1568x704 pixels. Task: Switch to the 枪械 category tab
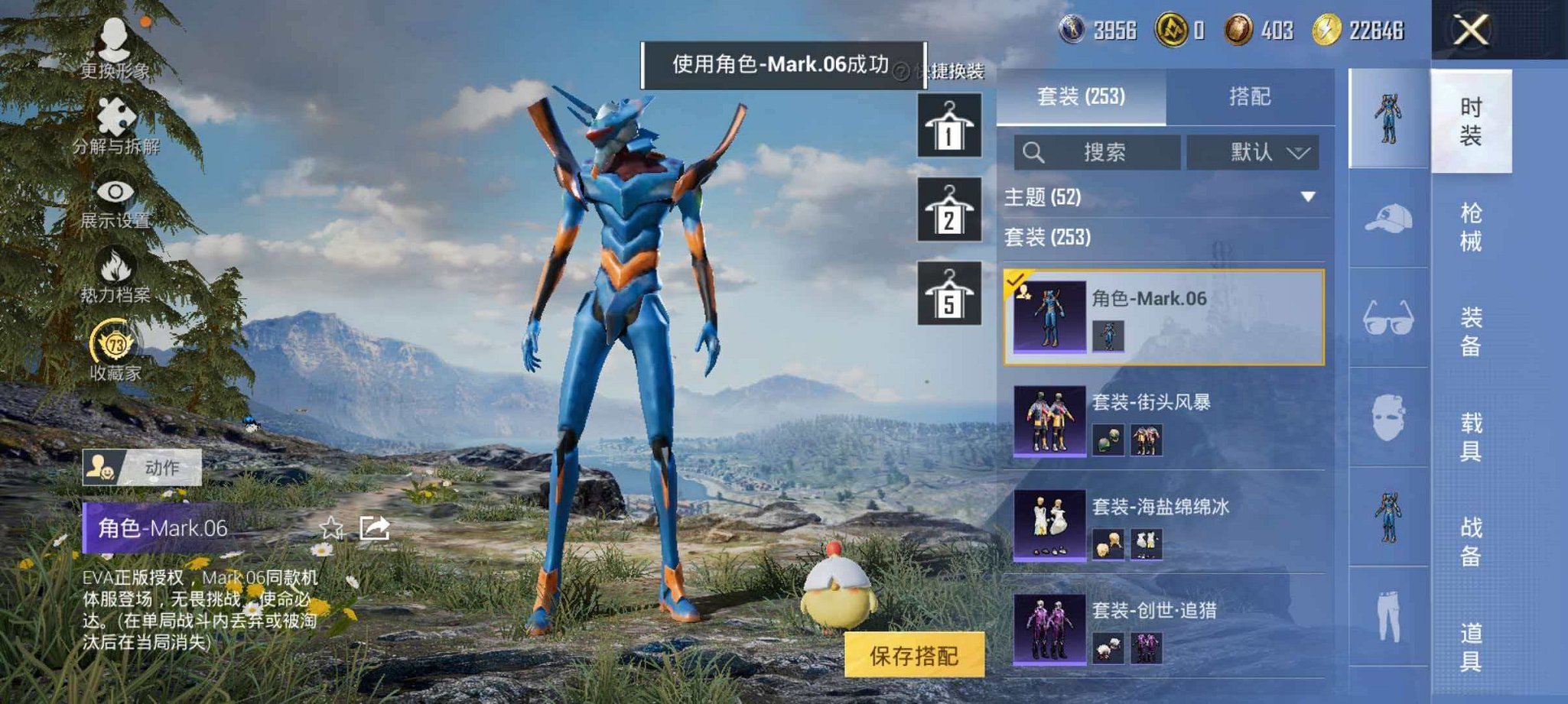[x=1471, y=224]
